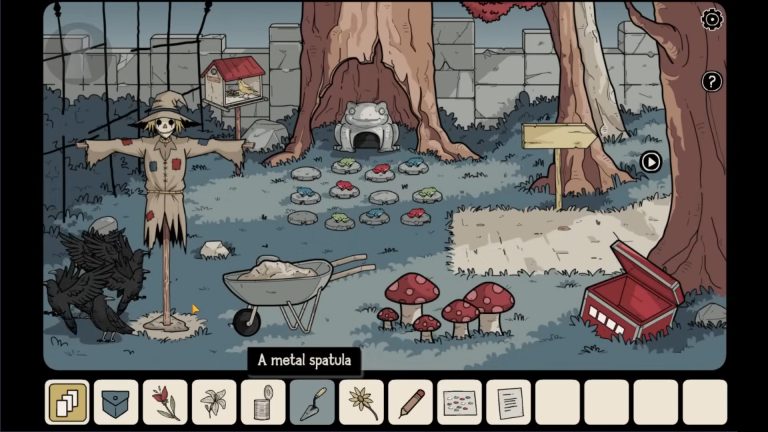Open the stacked cards inventory button

(67, 402)
